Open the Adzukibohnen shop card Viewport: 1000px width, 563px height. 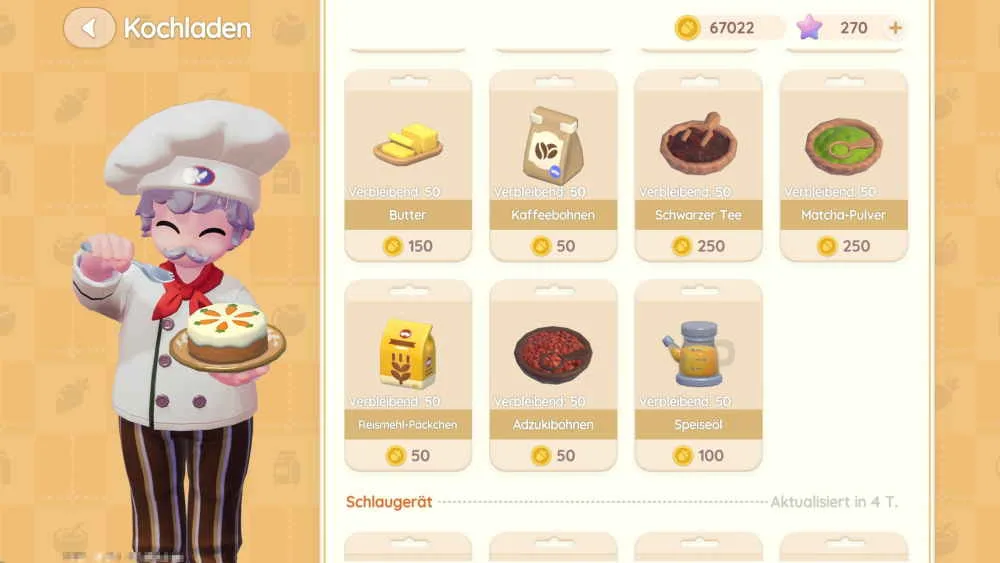[x=552, y=375]
